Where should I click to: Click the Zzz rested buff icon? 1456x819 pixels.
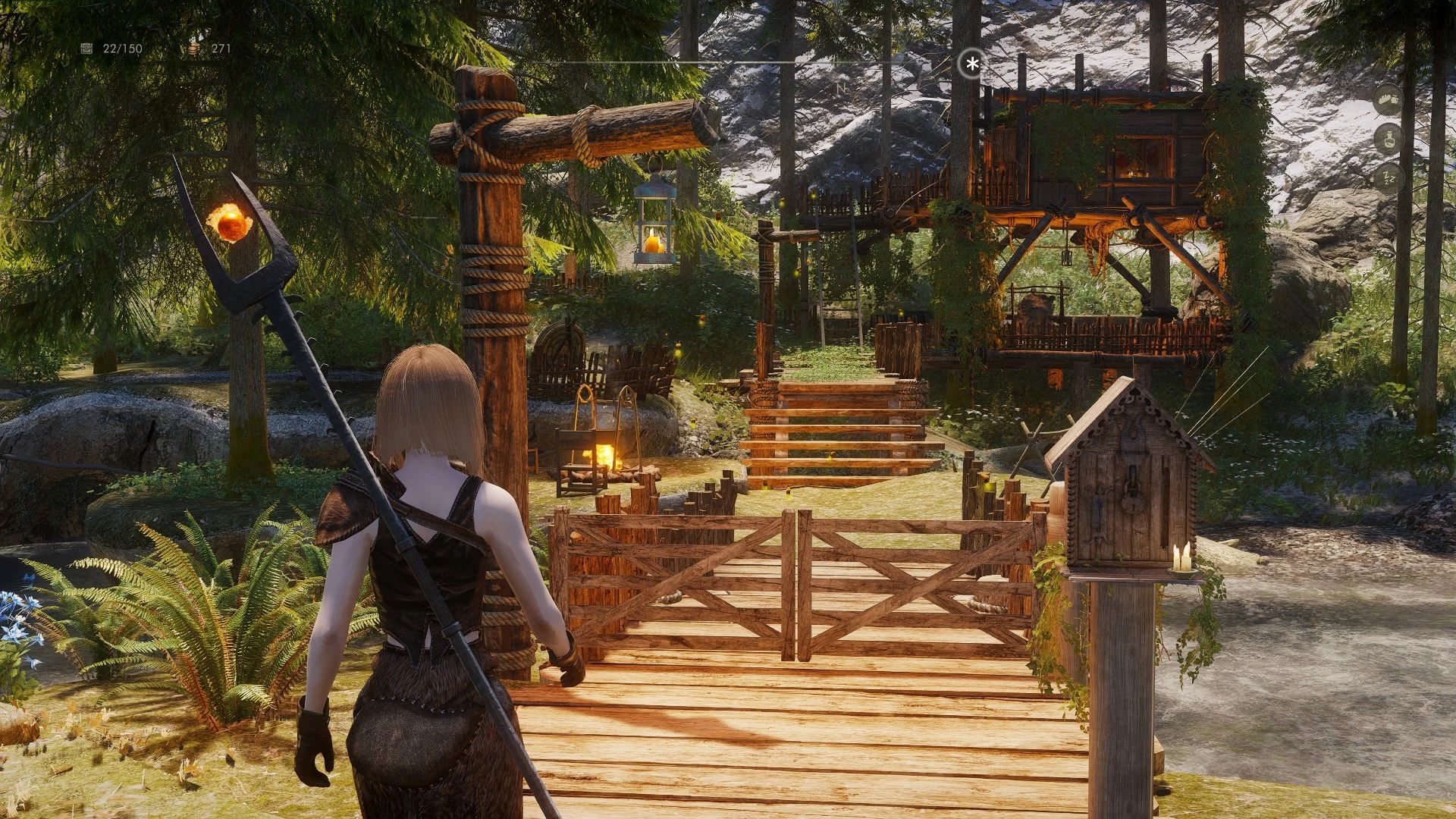tap(1389, 178)
